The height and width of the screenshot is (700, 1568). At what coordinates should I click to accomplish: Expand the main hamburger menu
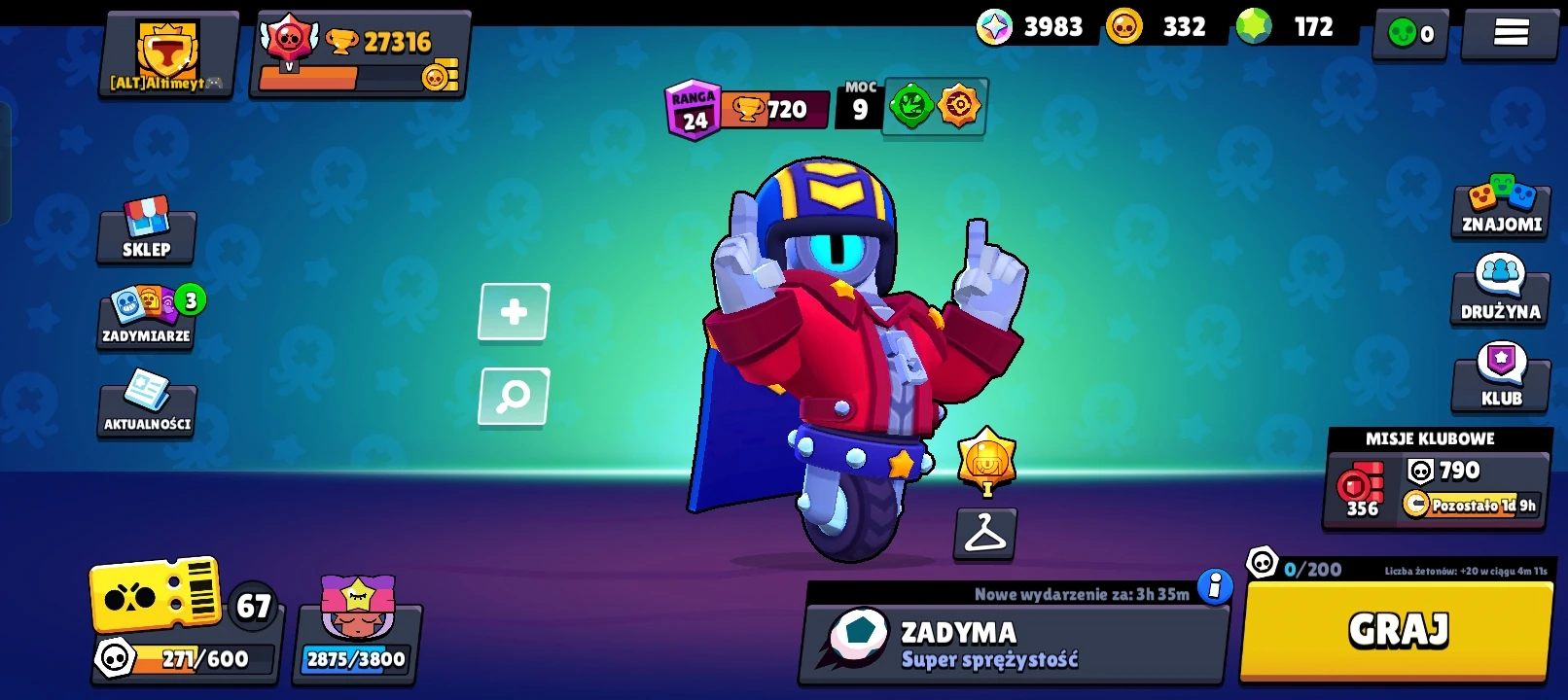1509,31
